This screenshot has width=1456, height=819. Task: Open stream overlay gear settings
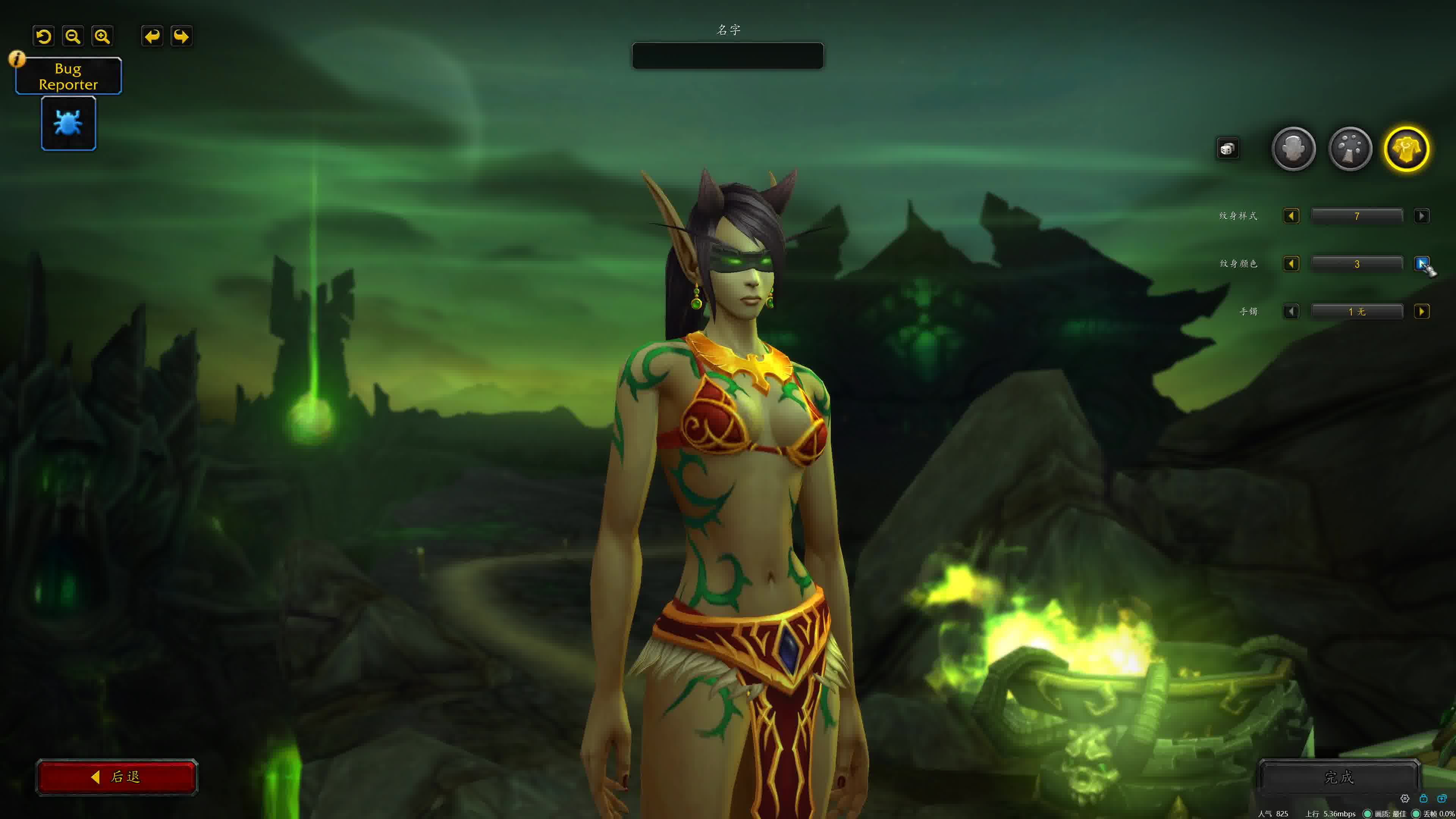(x=1404, y=799)
